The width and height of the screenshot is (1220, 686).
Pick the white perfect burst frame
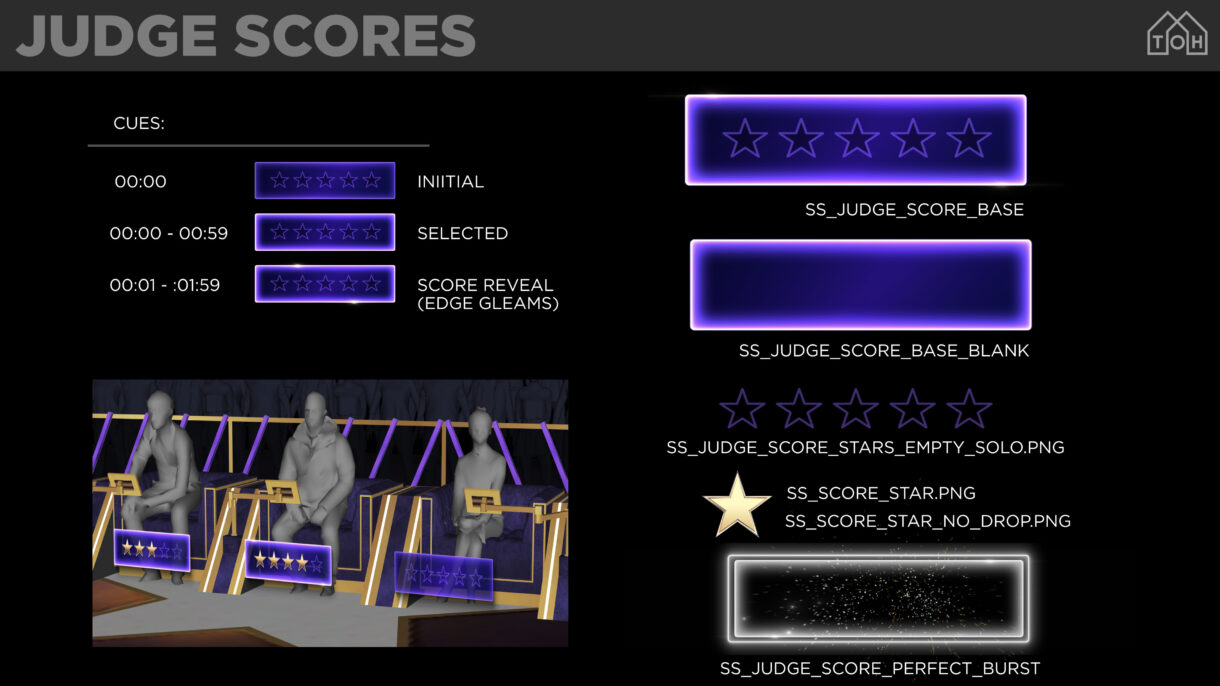click(x=878, y=598)
